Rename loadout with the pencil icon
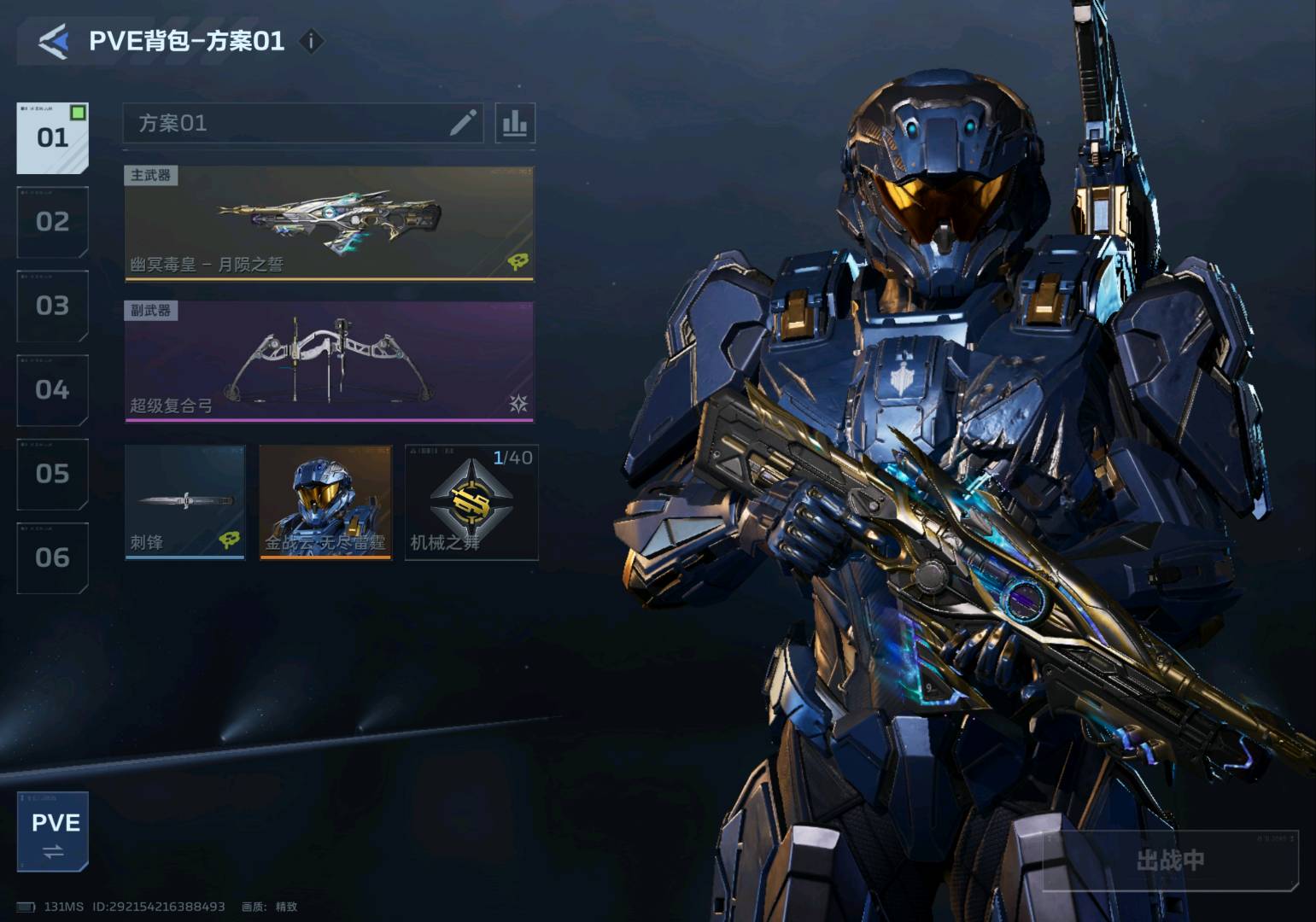The width and height of the screenshot is (1316, 922). coord(463,123)
